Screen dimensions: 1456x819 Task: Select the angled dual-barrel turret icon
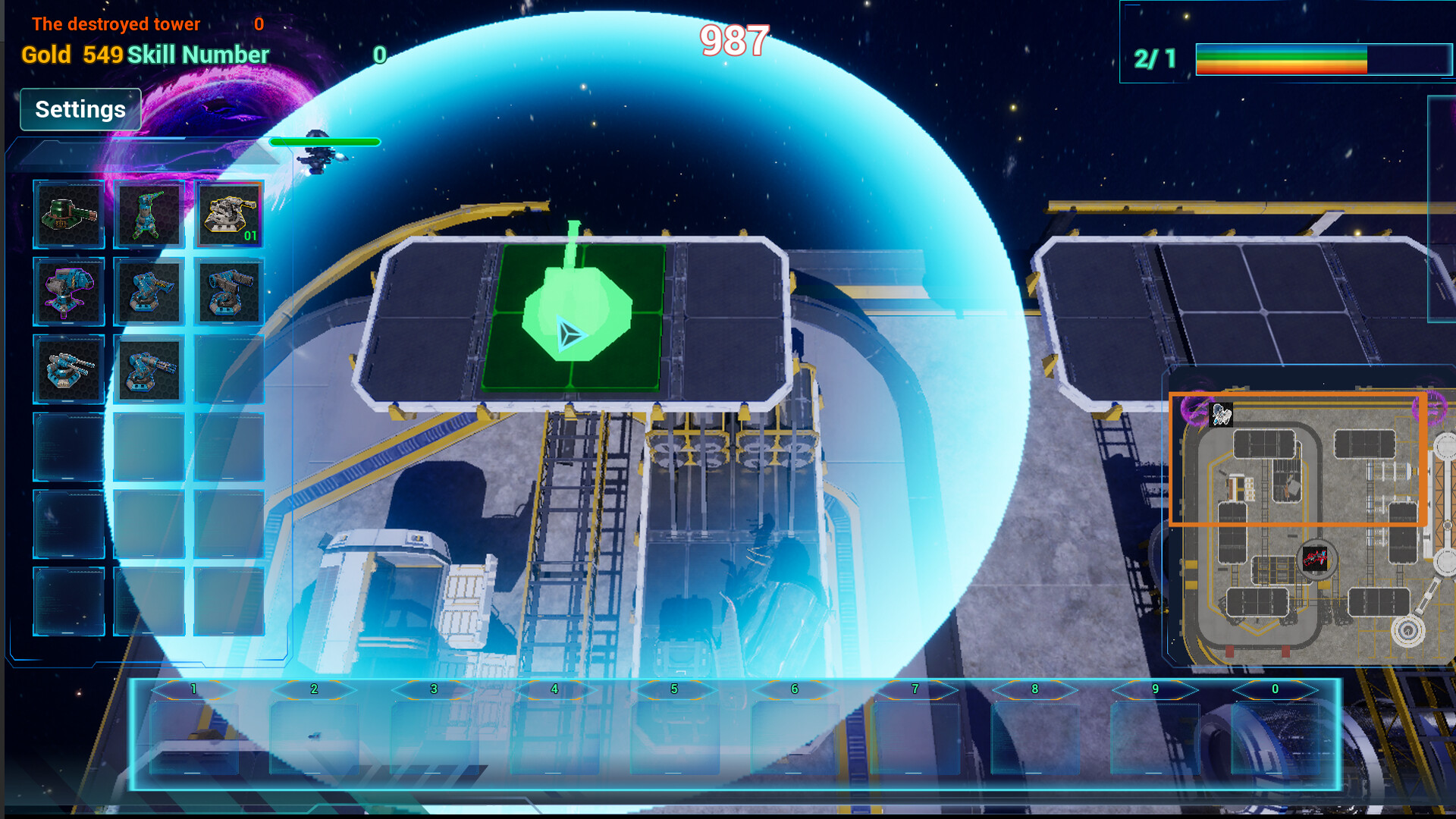point(229,292)
